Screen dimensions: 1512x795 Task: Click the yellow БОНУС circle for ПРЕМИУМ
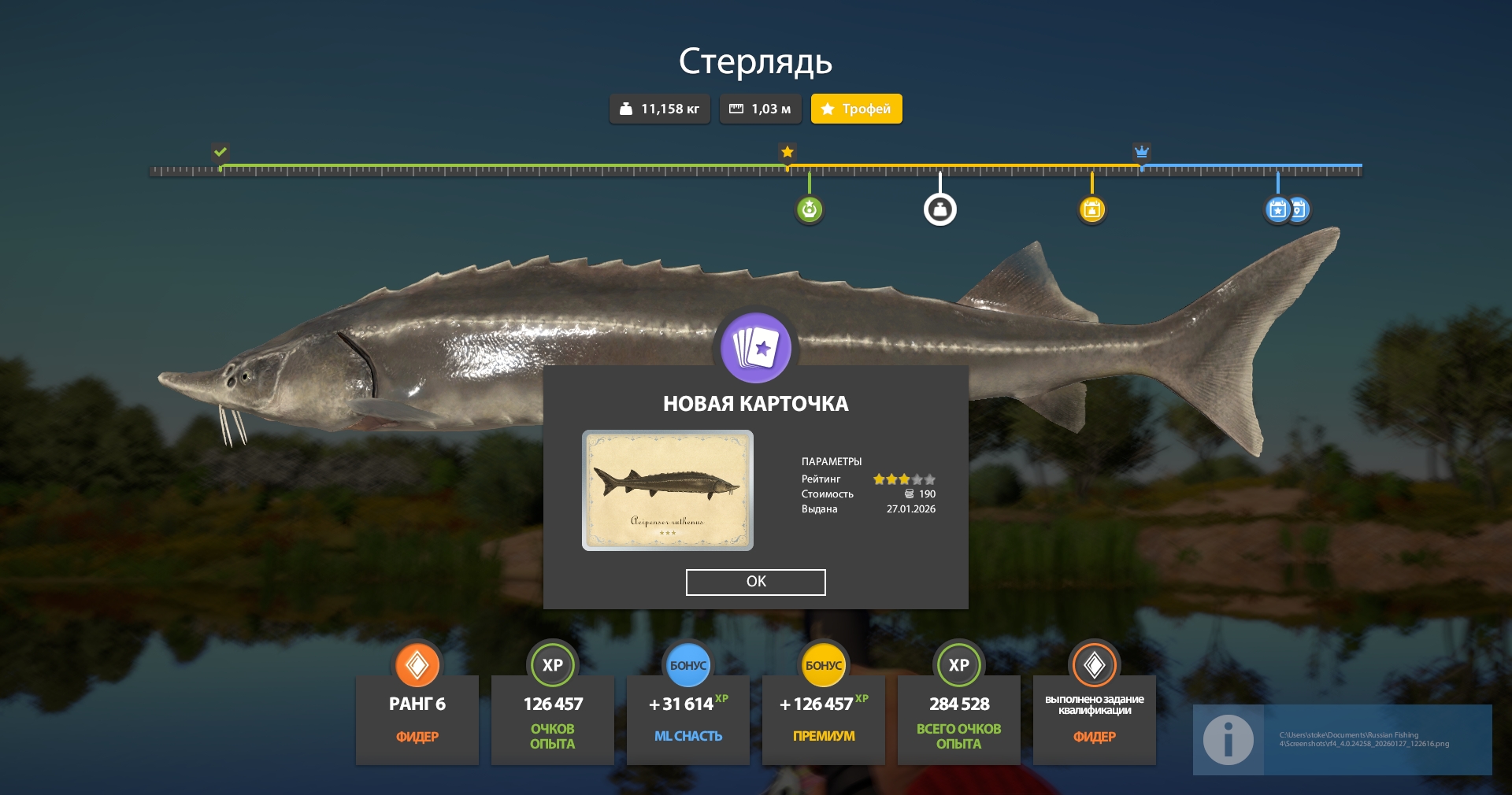(x=823, y=665)
